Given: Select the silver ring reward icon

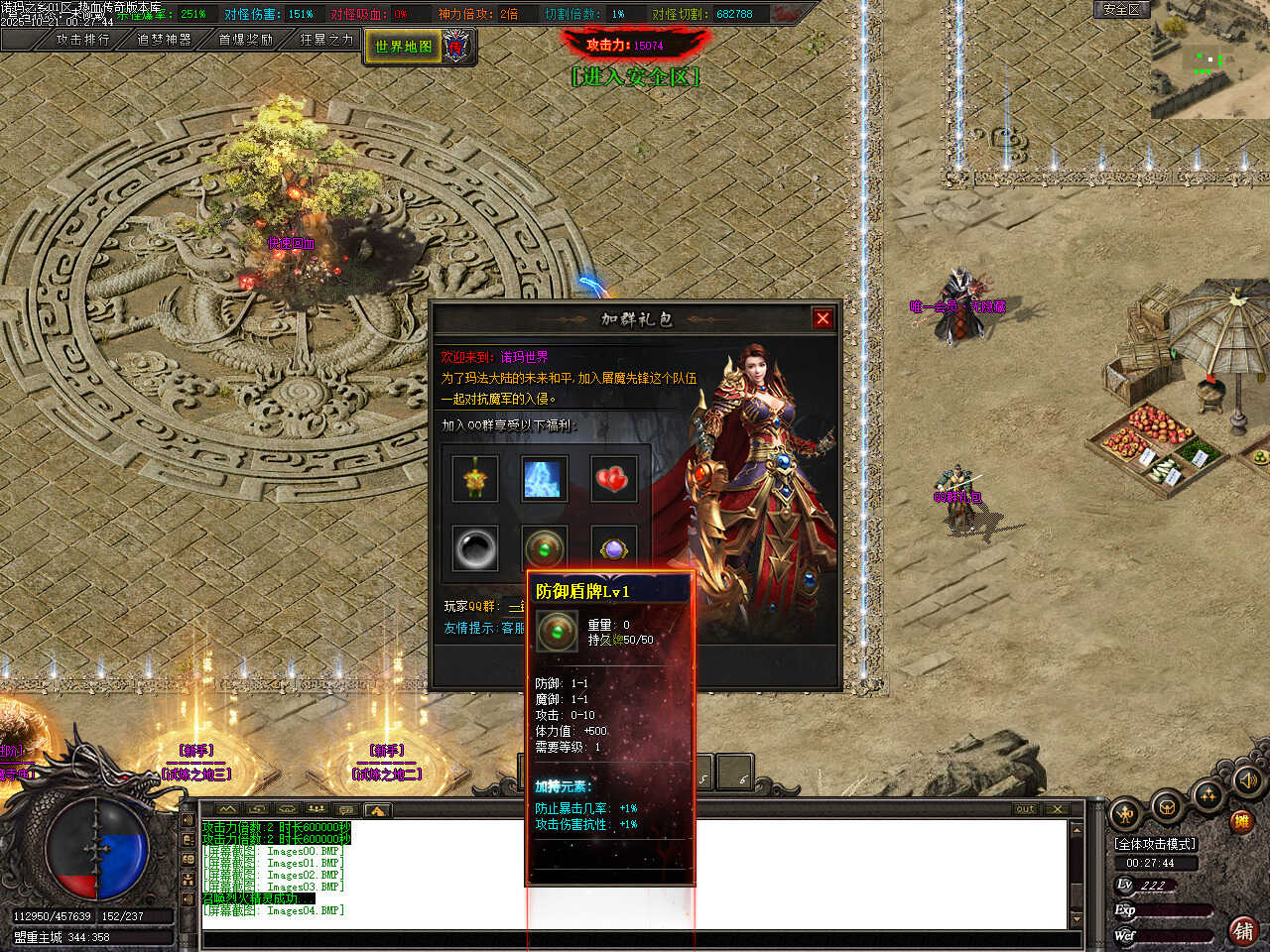Looking at the screenshot, I should click(x=475, y=548).
